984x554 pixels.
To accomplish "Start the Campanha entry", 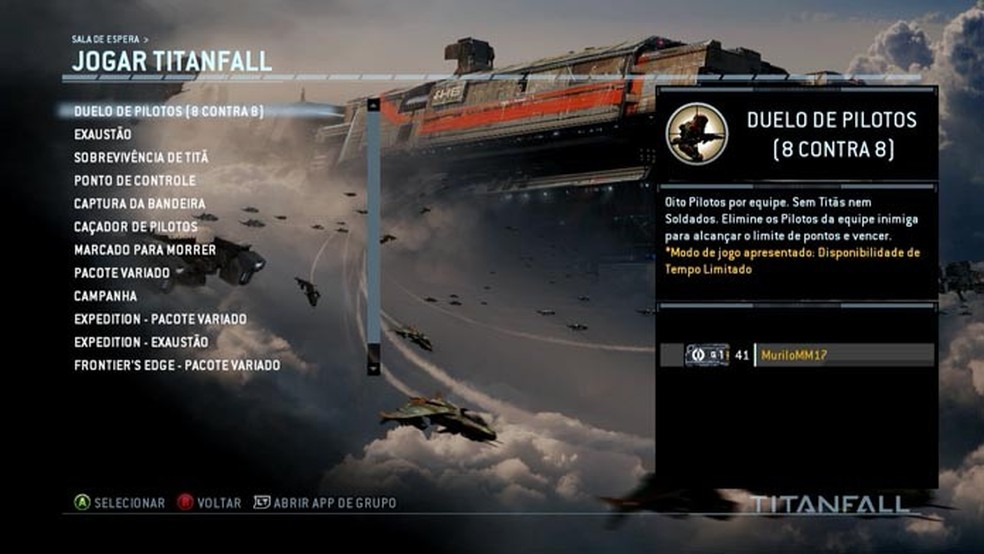I will [105, 296].
